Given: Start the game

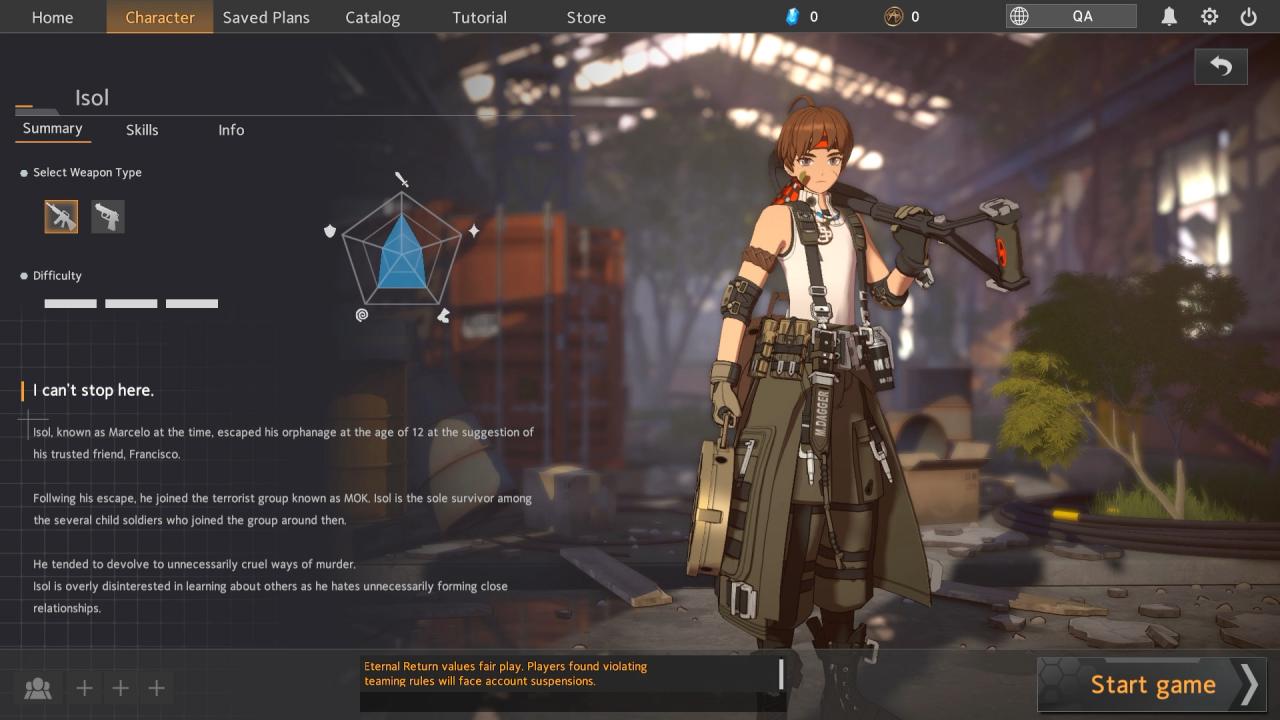Looking at the screenshot, I should 1152,685.
